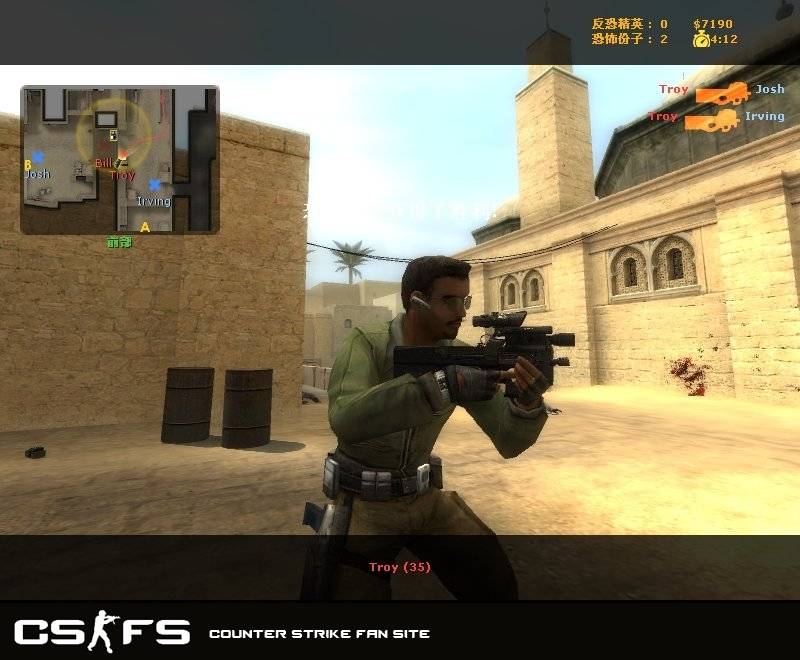Click the stopwatch round timer icon
This screenshot has width=800, height=660.
(701, 40)
